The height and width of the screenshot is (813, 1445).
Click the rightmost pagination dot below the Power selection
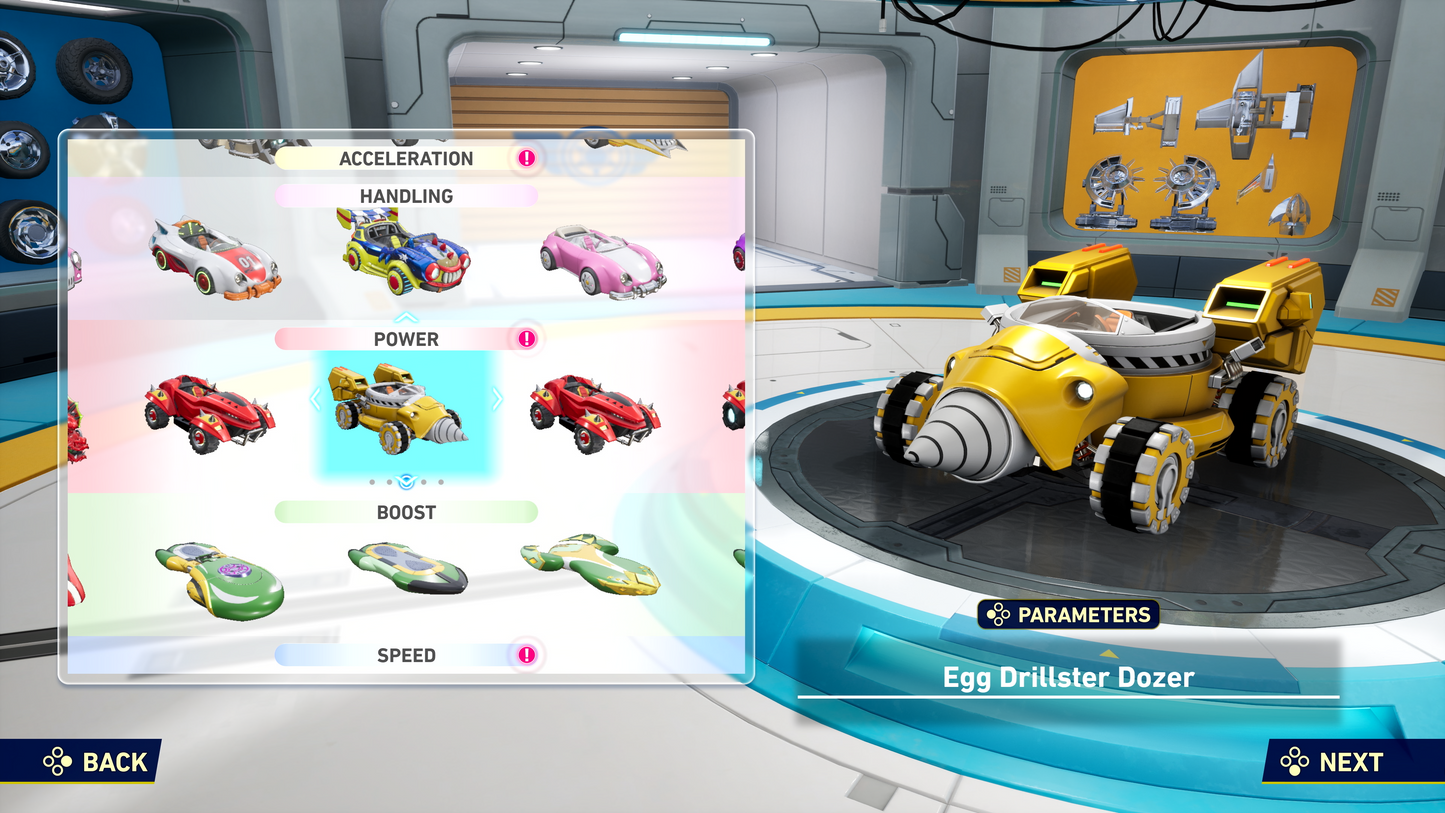click(441, 481)
